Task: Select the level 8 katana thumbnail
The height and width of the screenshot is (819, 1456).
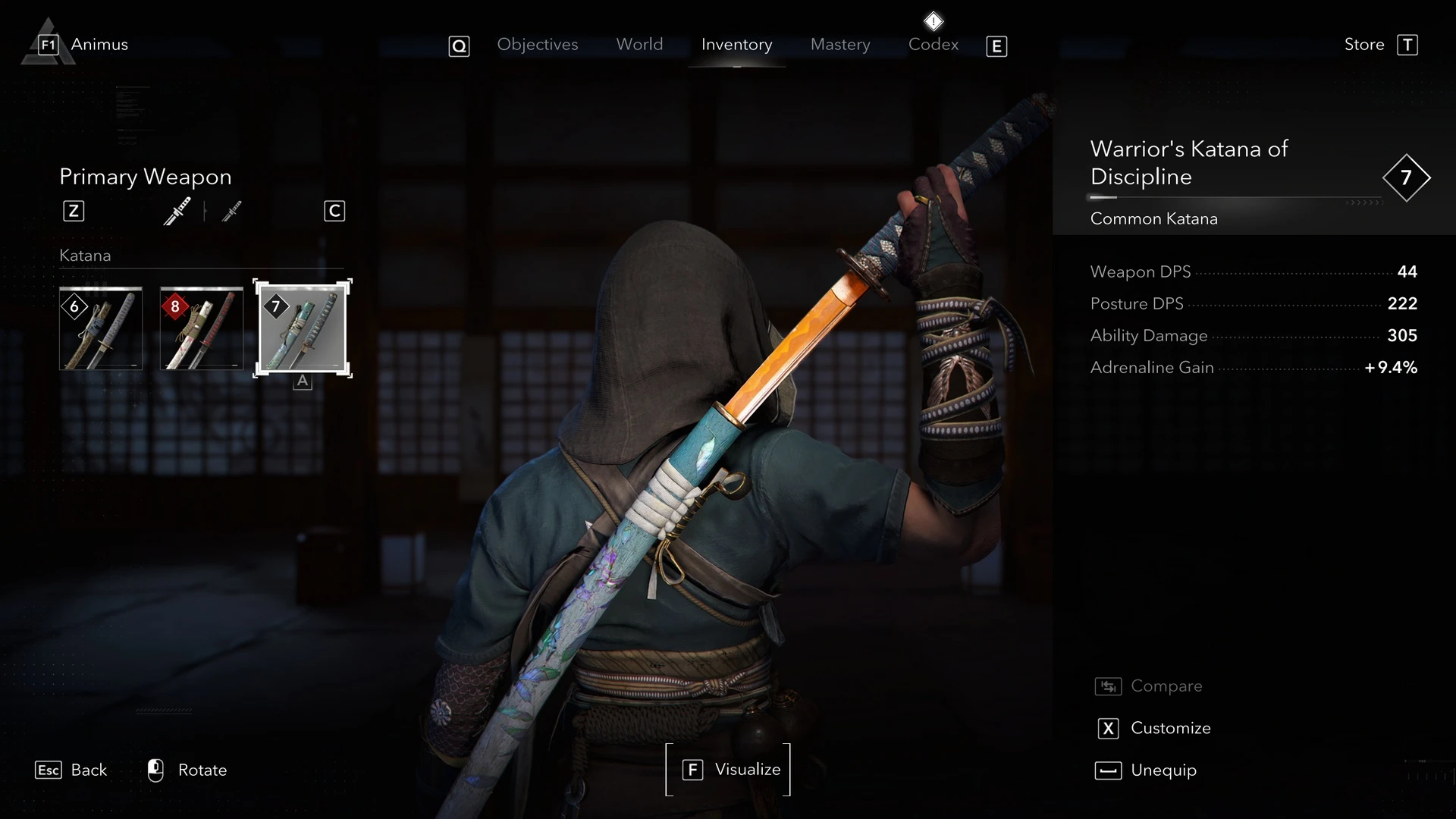Action: 201,328
